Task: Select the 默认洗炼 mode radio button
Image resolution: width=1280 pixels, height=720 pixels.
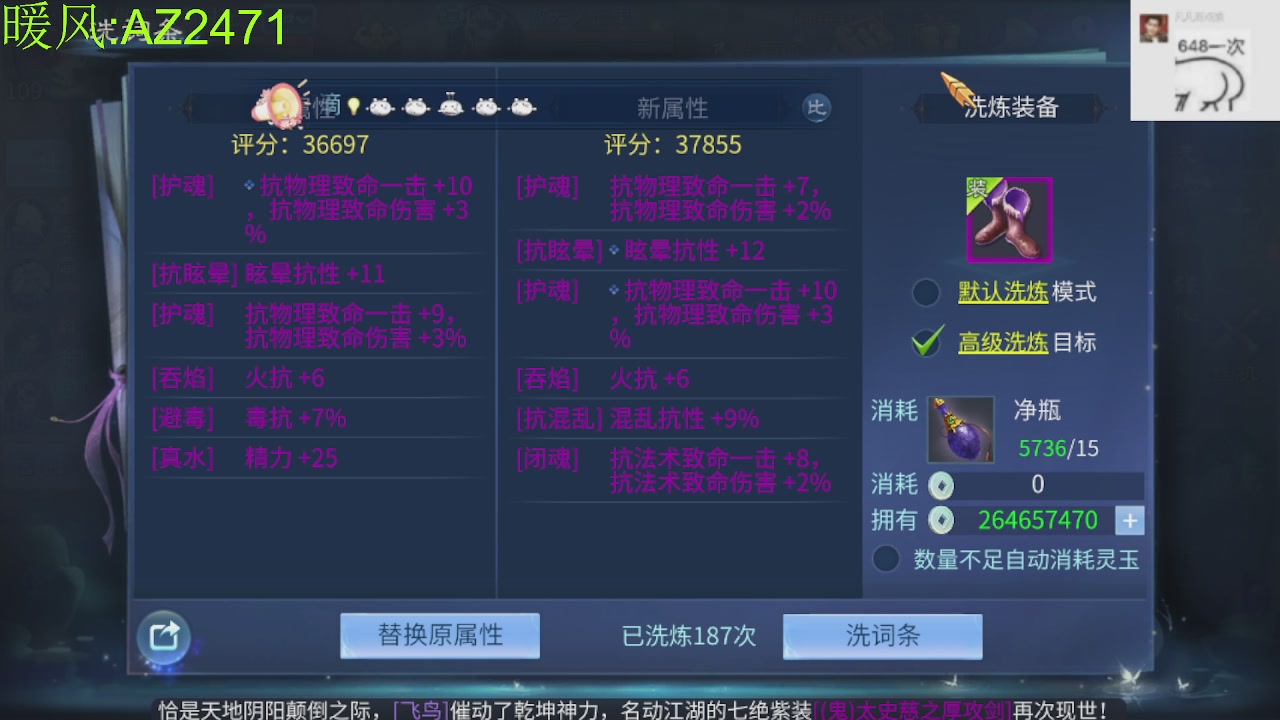Action: 928,292
